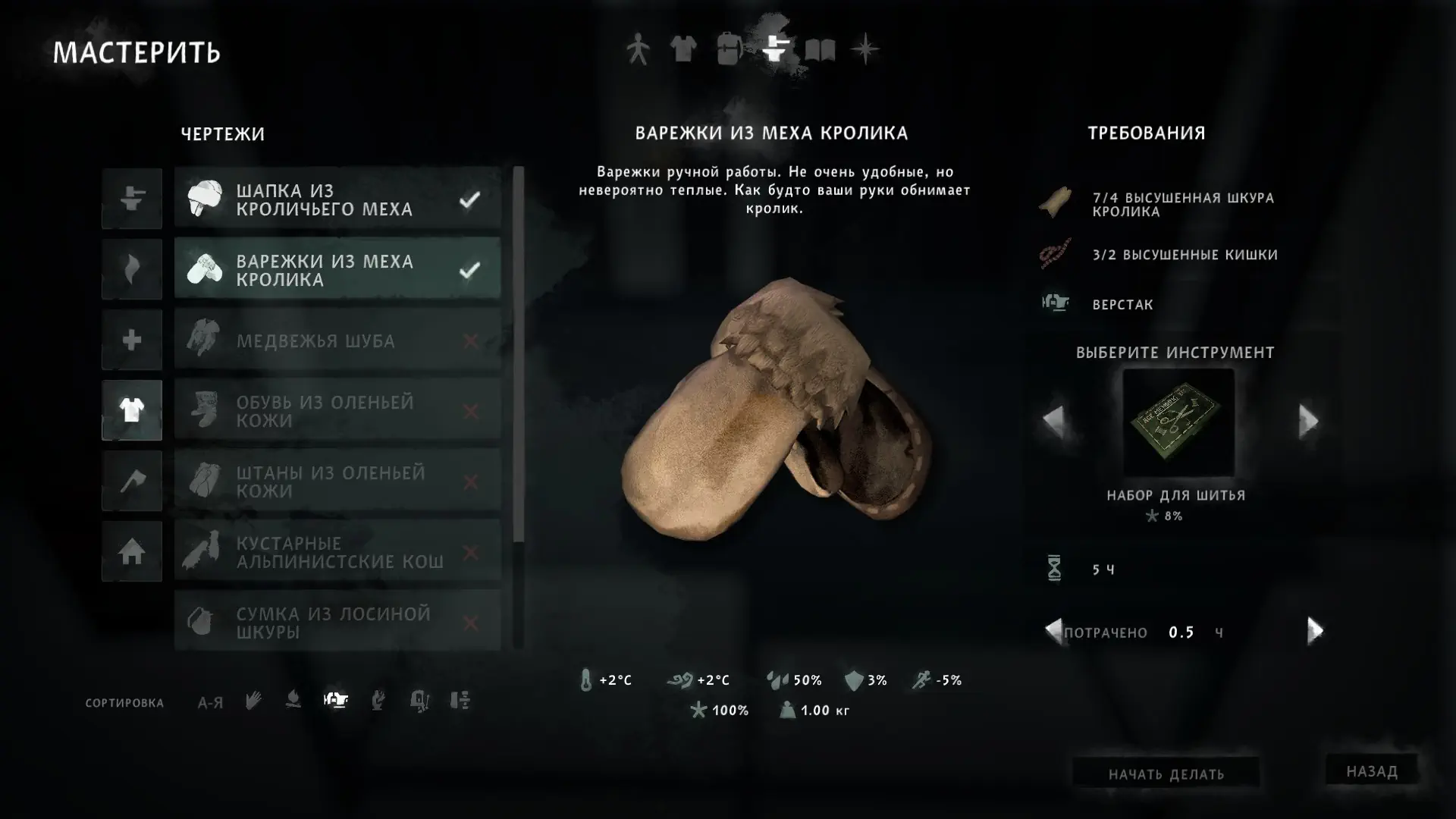The height and width of the screenshot is (819, 1456).
Task: Open the backpack inventory tab
Action: (729, 49)
